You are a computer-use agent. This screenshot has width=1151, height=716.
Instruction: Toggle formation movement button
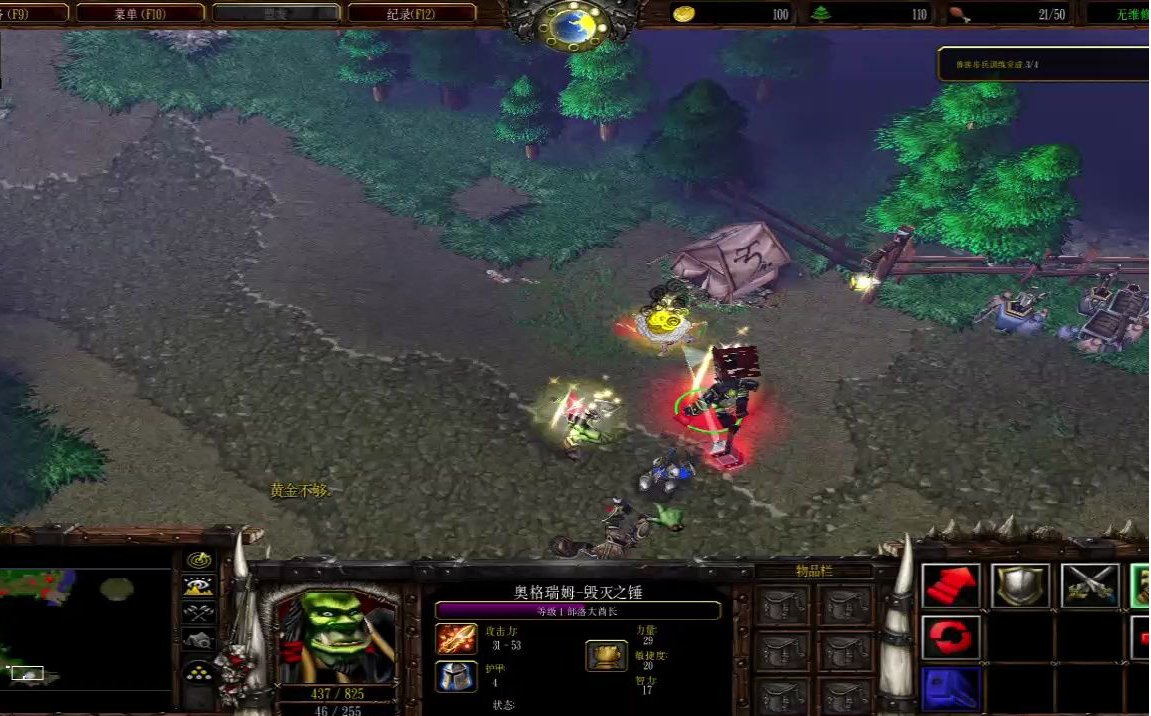pyautogui.click(x=200, y=672)
